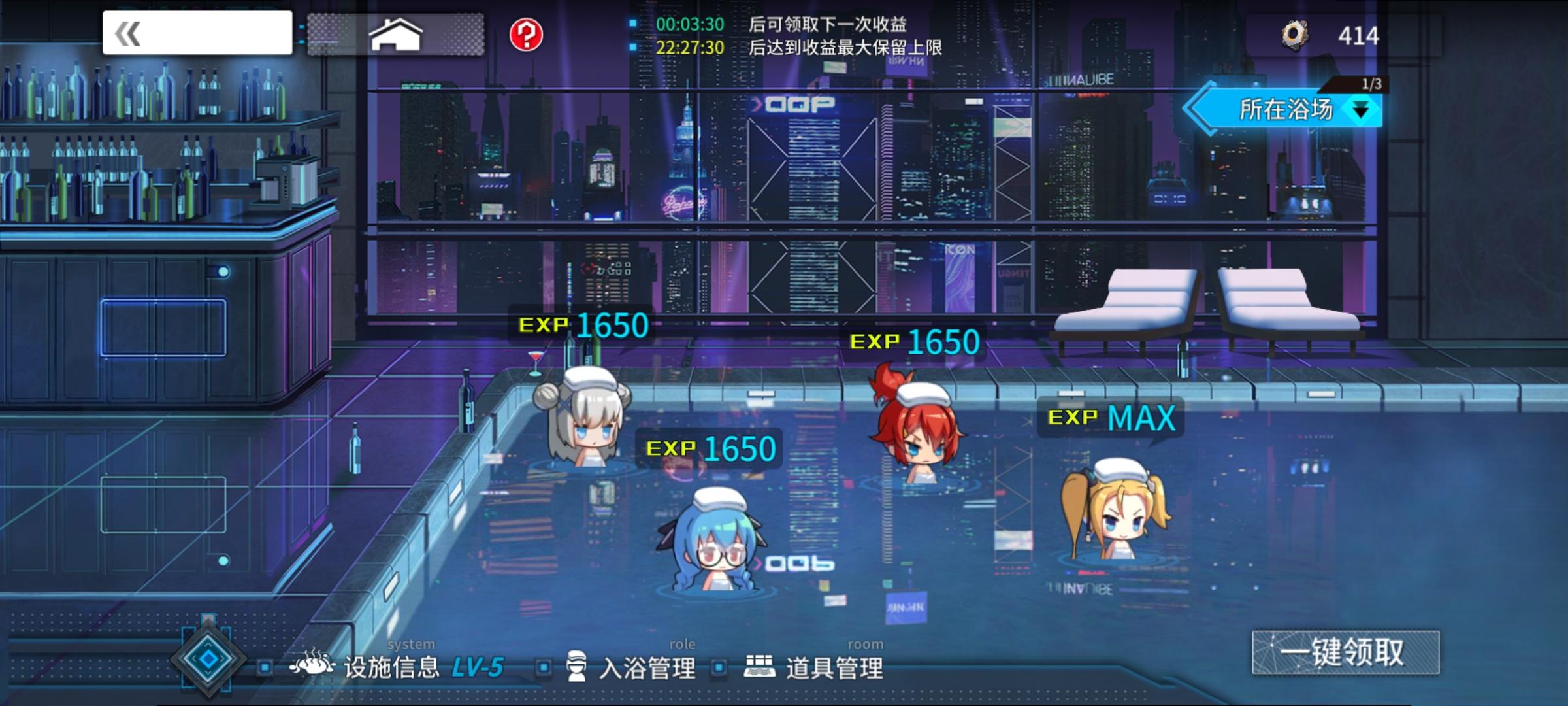1568x706 pixels.
Task: Click the gear currency icon next to 414
Action: [1296, 35]
